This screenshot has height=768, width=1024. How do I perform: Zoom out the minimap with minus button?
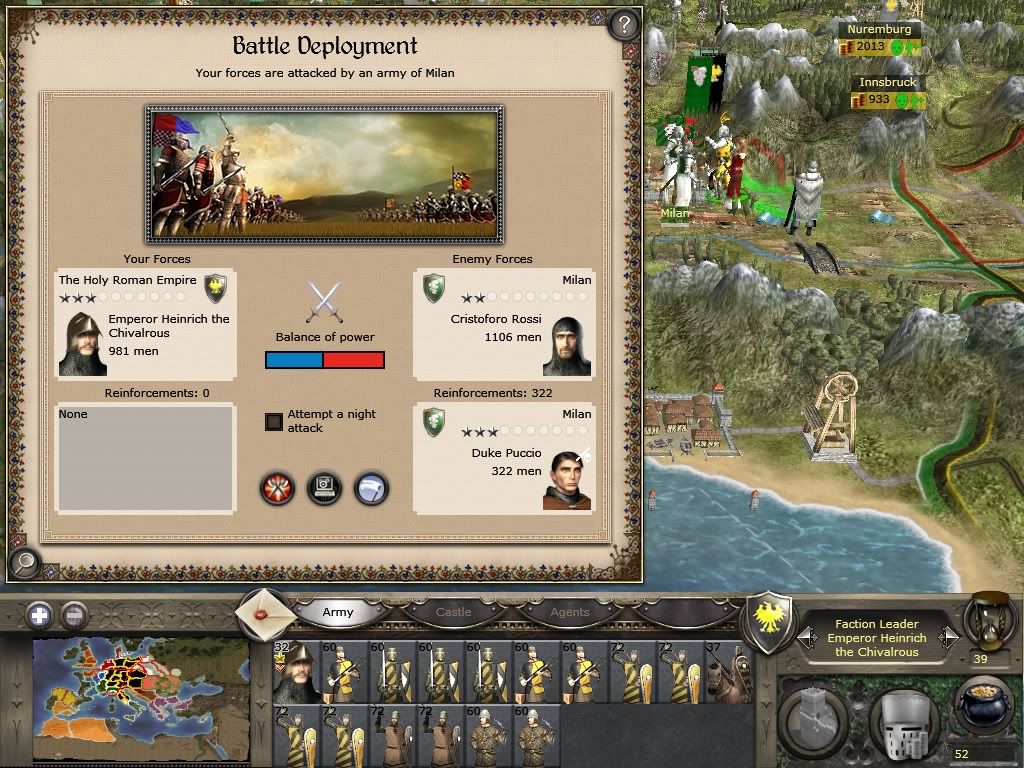tap(73, 615)
